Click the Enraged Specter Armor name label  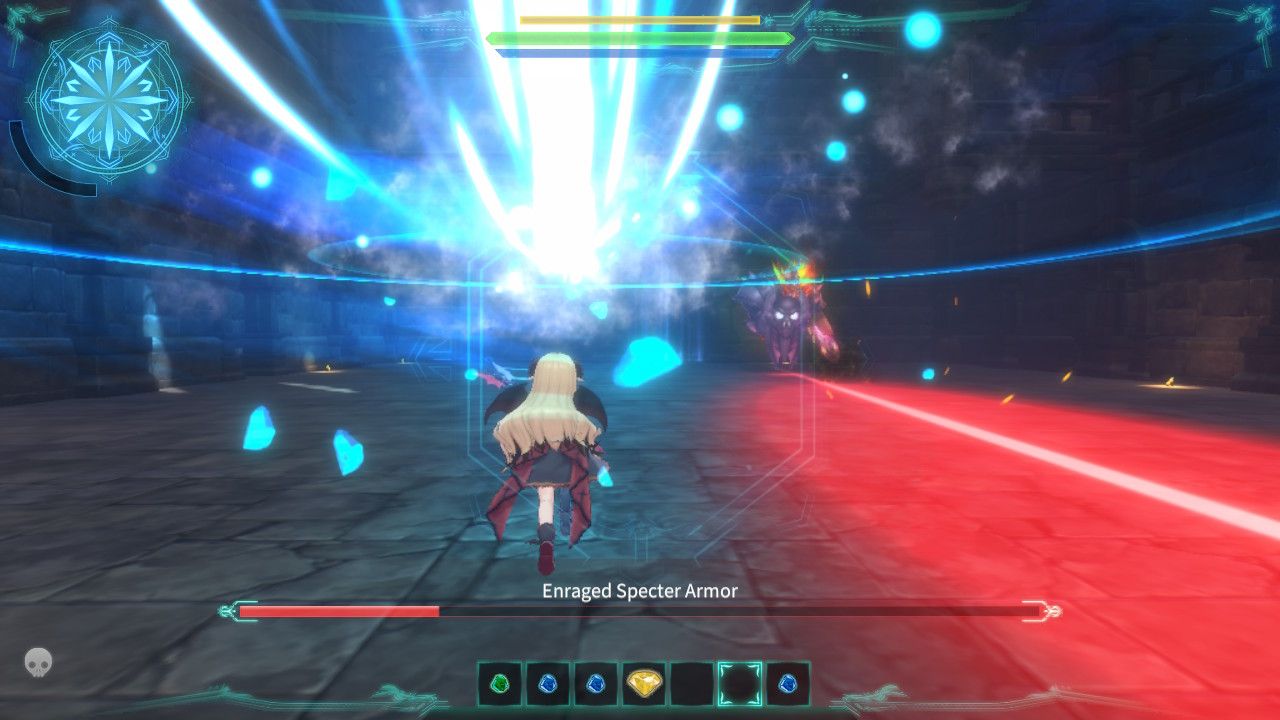point(640,591)
